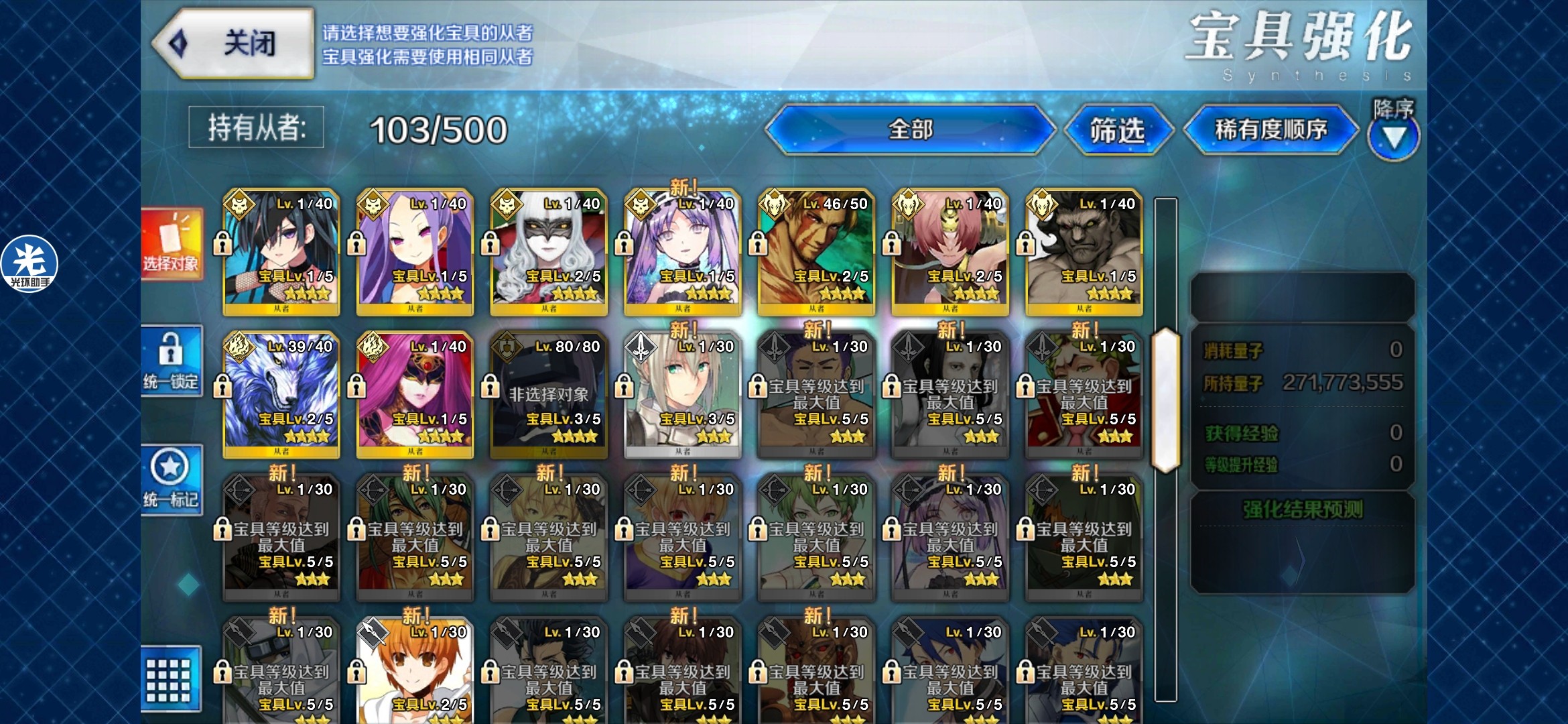Select the magenta-haired masked servant Lv. 1/40
The height and width of the screenshot is (724, 1568).
(x=415, y=395)
